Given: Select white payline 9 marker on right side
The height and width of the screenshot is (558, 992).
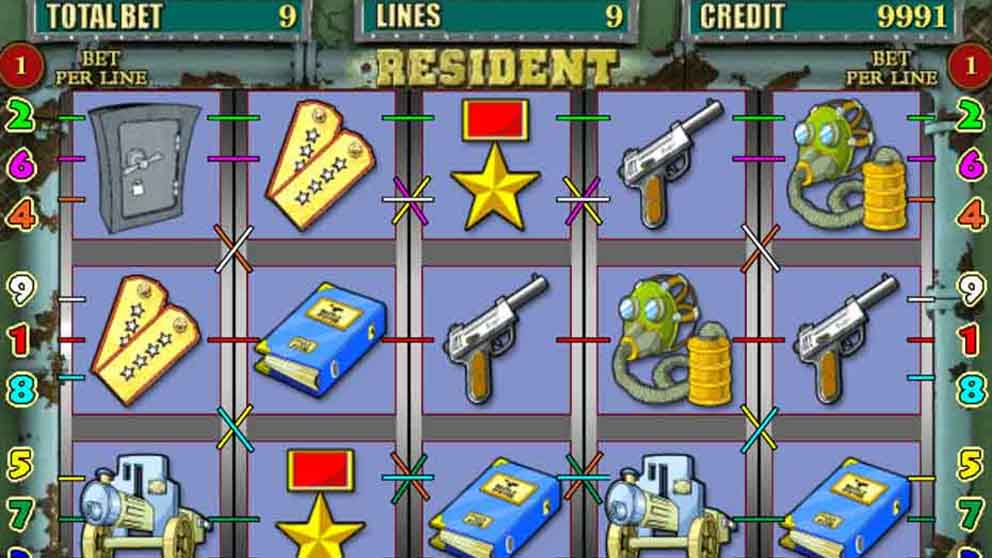Looking at the screenshot, I should pyautogui.click(x=971, y=290).
